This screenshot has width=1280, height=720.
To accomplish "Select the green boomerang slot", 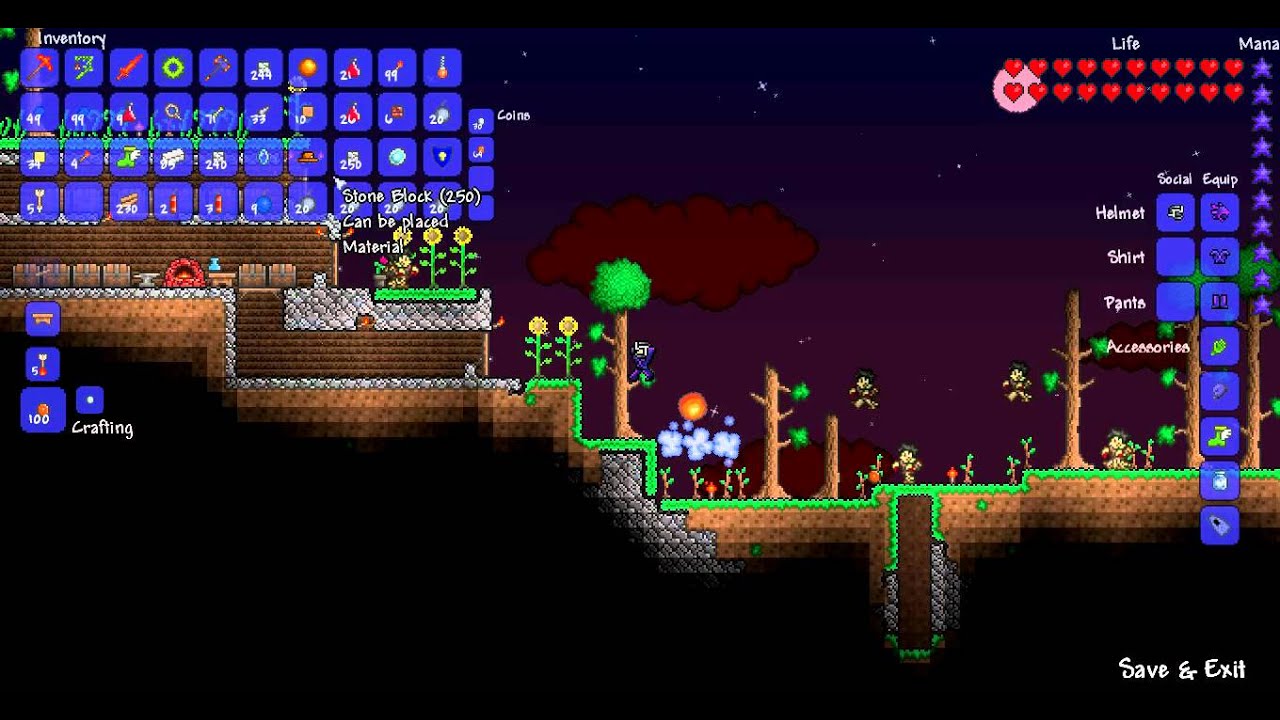I will pos(84,68).
